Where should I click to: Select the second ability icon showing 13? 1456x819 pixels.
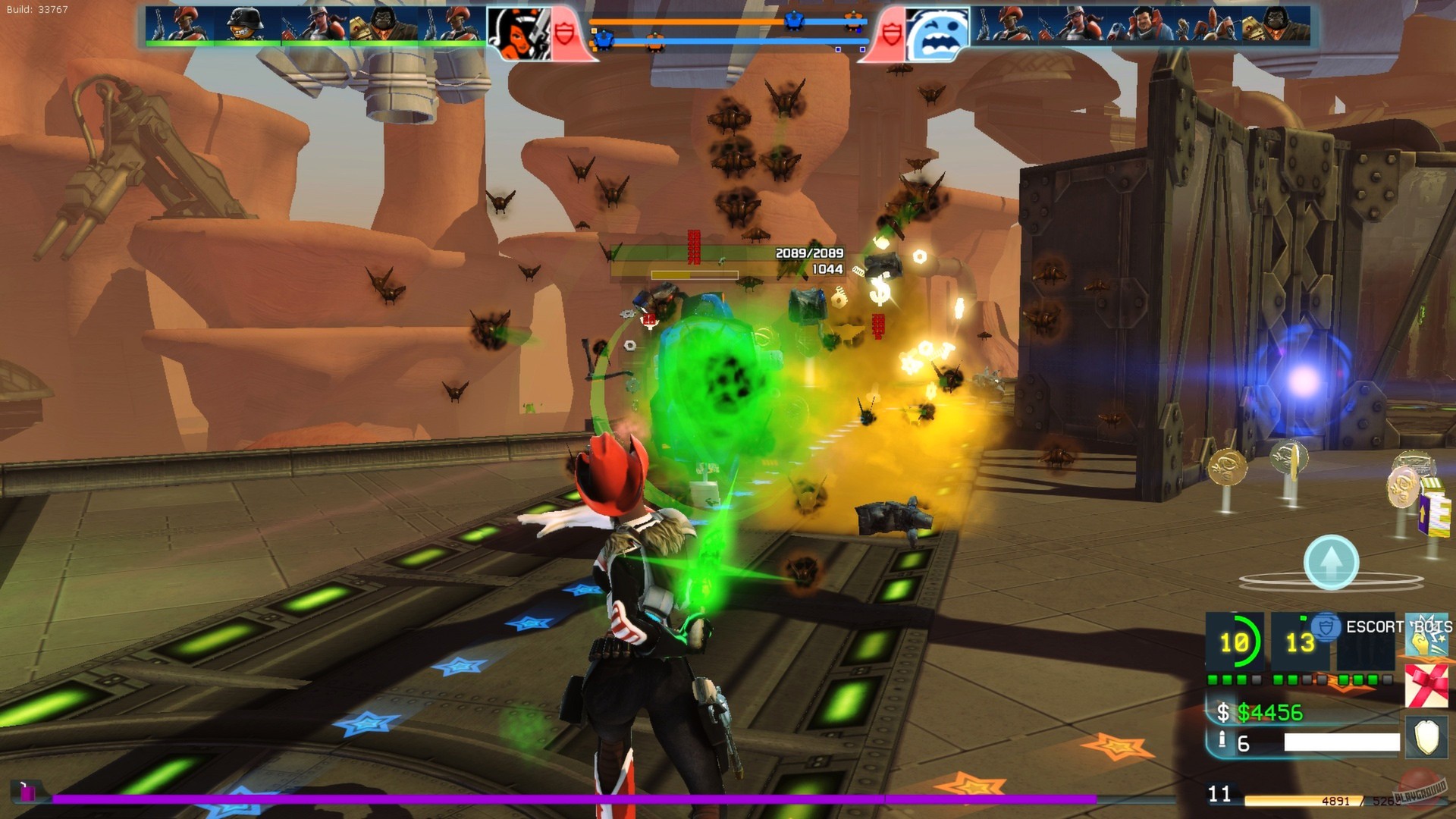tap(1298, 642)
